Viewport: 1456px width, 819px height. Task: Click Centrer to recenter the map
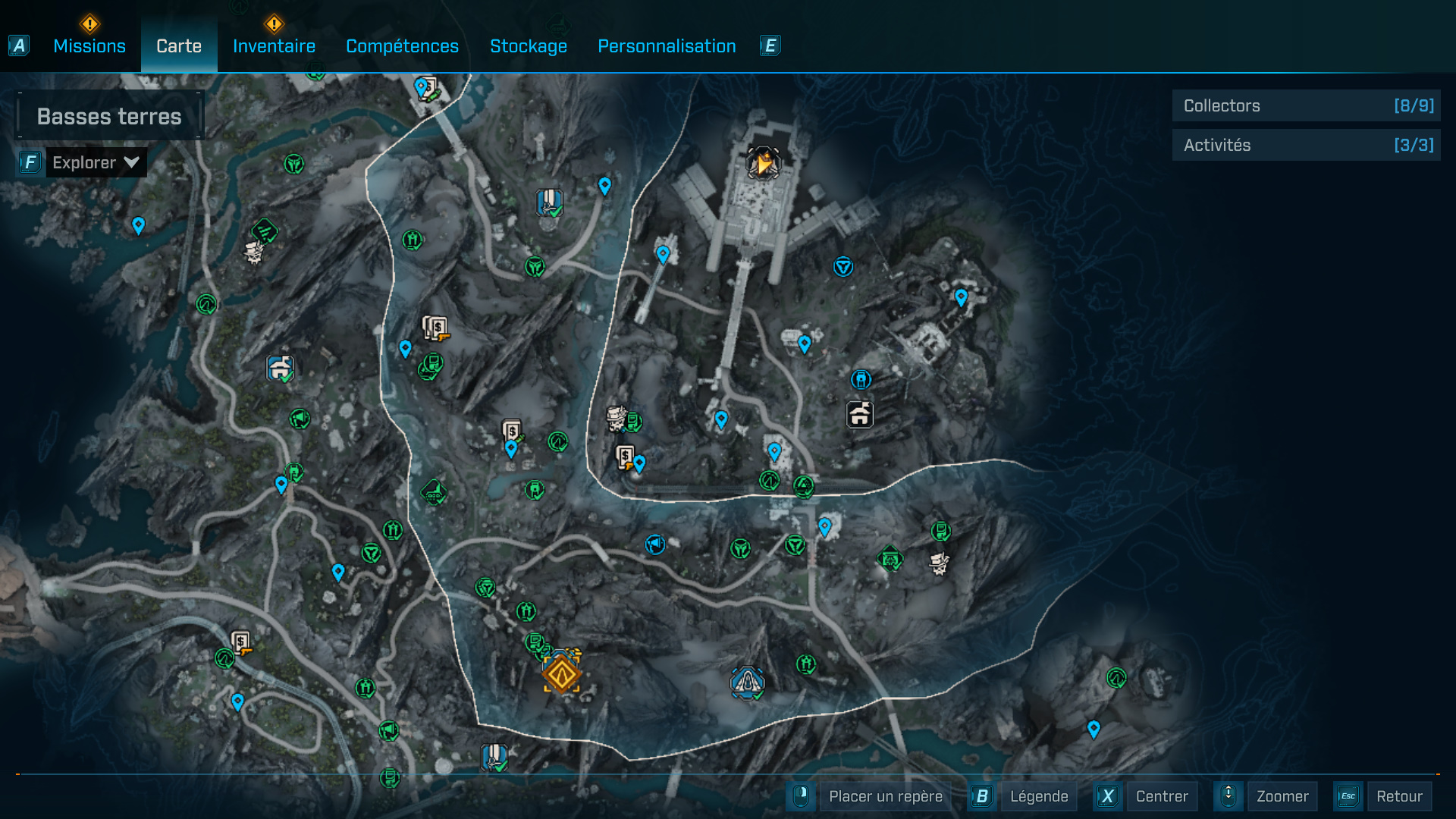coord(1161,796)
